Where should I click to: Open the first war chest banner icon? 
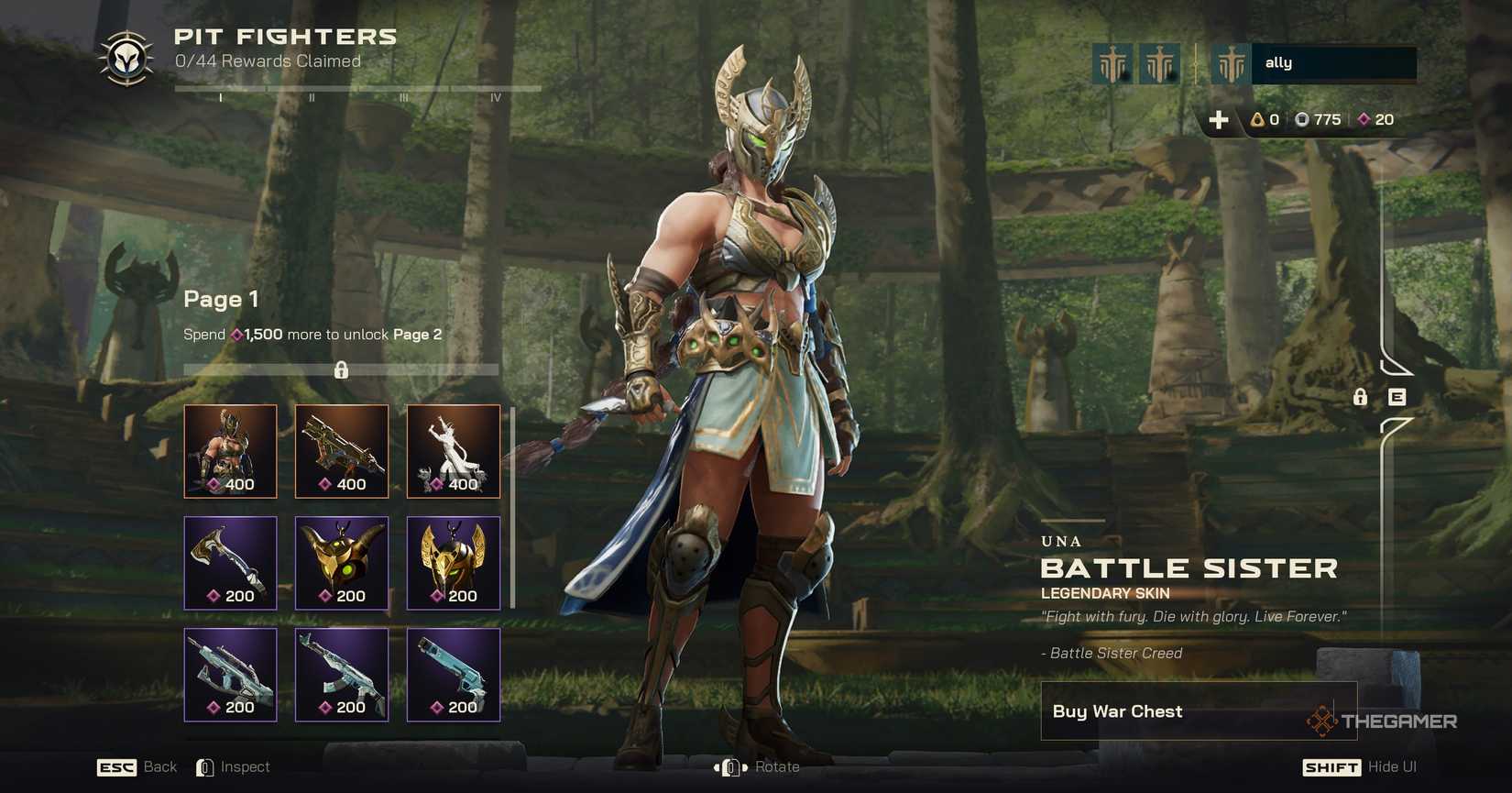click(1112, 62)
